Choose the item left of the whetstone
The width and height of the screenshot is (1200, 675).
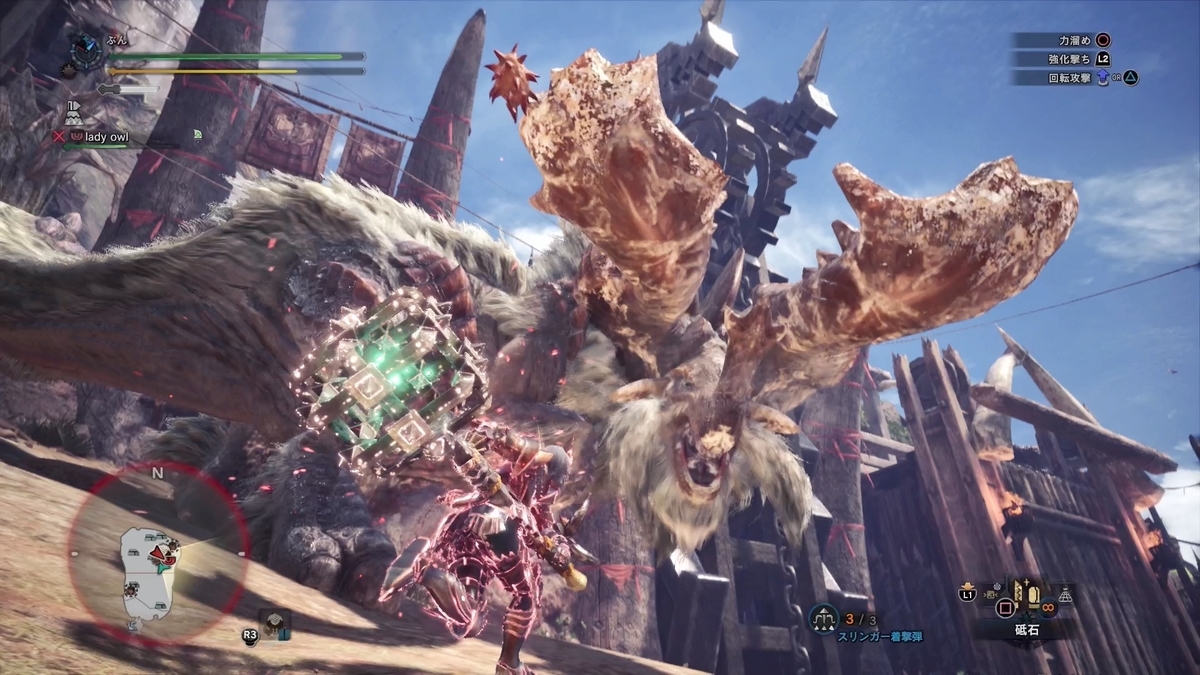pos(993,596)
